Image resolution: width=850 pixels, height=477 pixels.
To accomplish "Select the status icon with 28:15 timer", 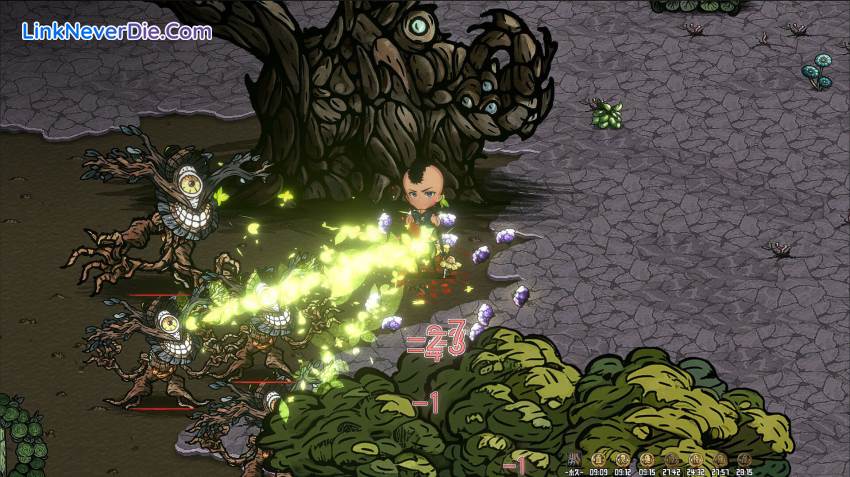I will pyautogui.click(x=744, y=460).
